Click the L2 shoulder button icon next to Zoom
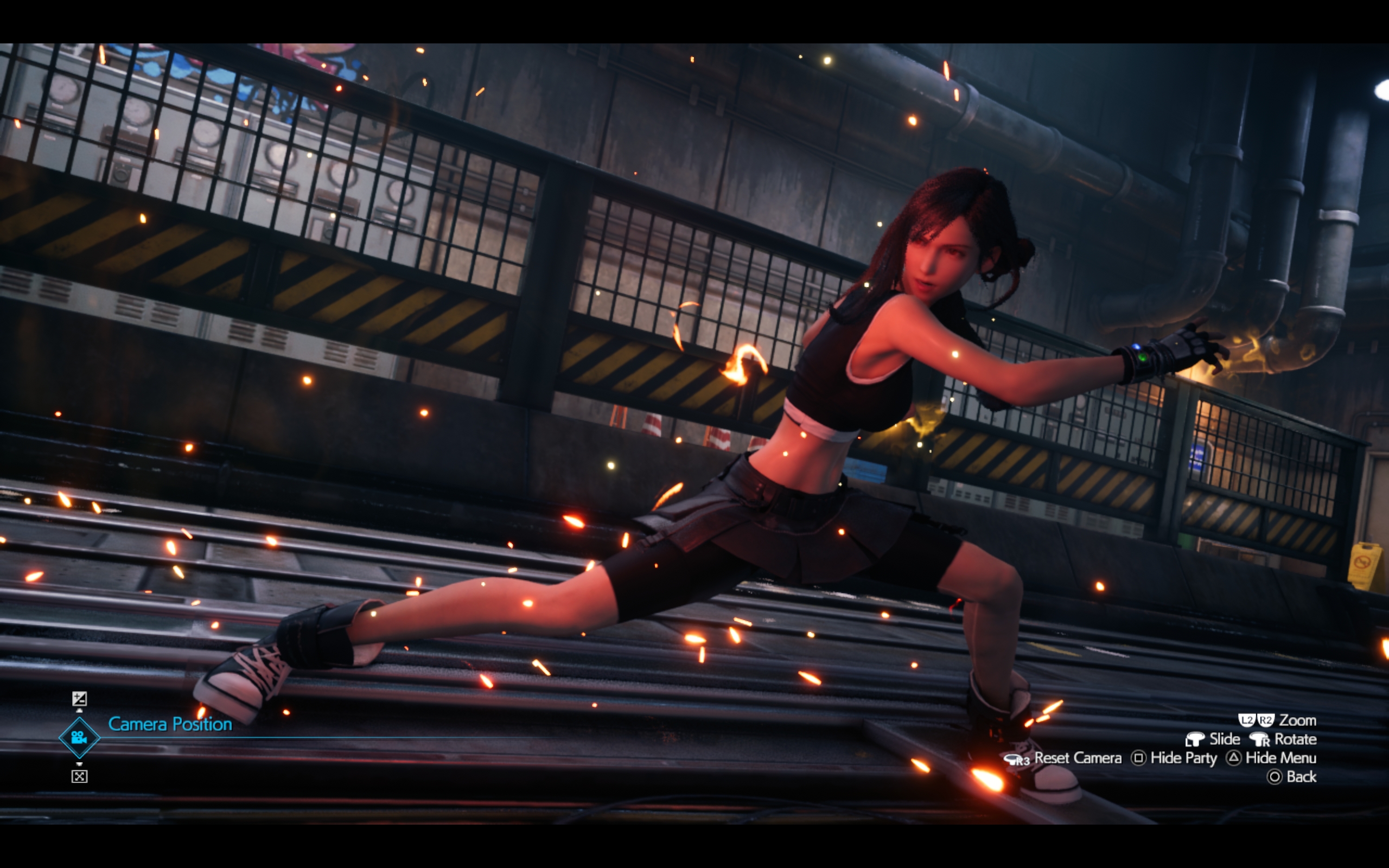1389x868 pixels. [1247, 720]
